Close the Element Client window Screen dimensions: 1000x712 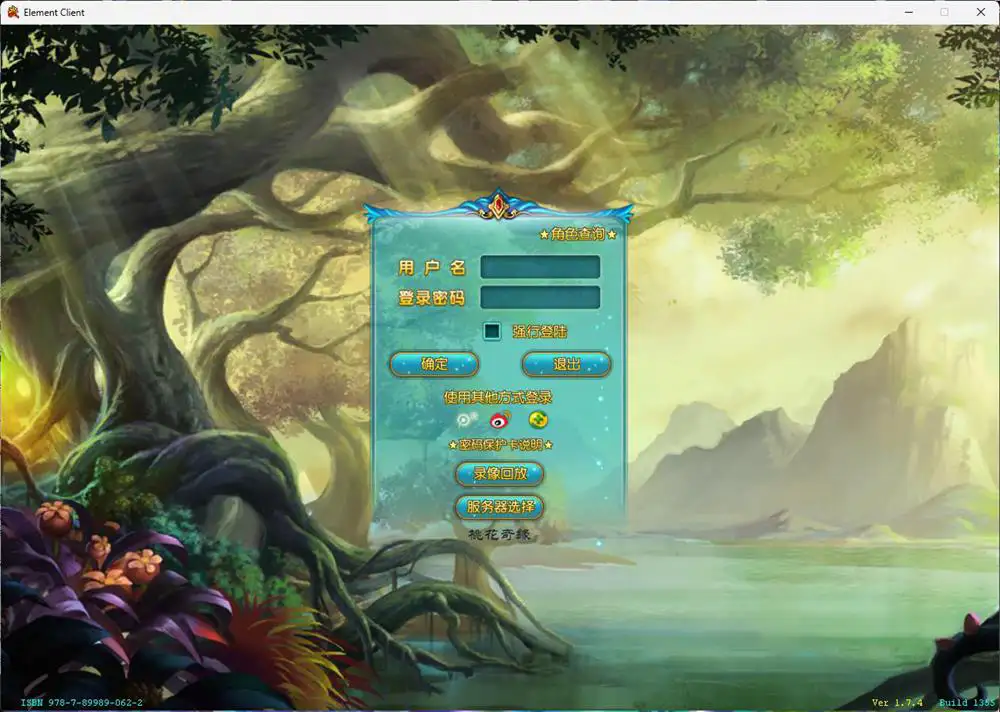pyautogui.click(x=978, y=12)
